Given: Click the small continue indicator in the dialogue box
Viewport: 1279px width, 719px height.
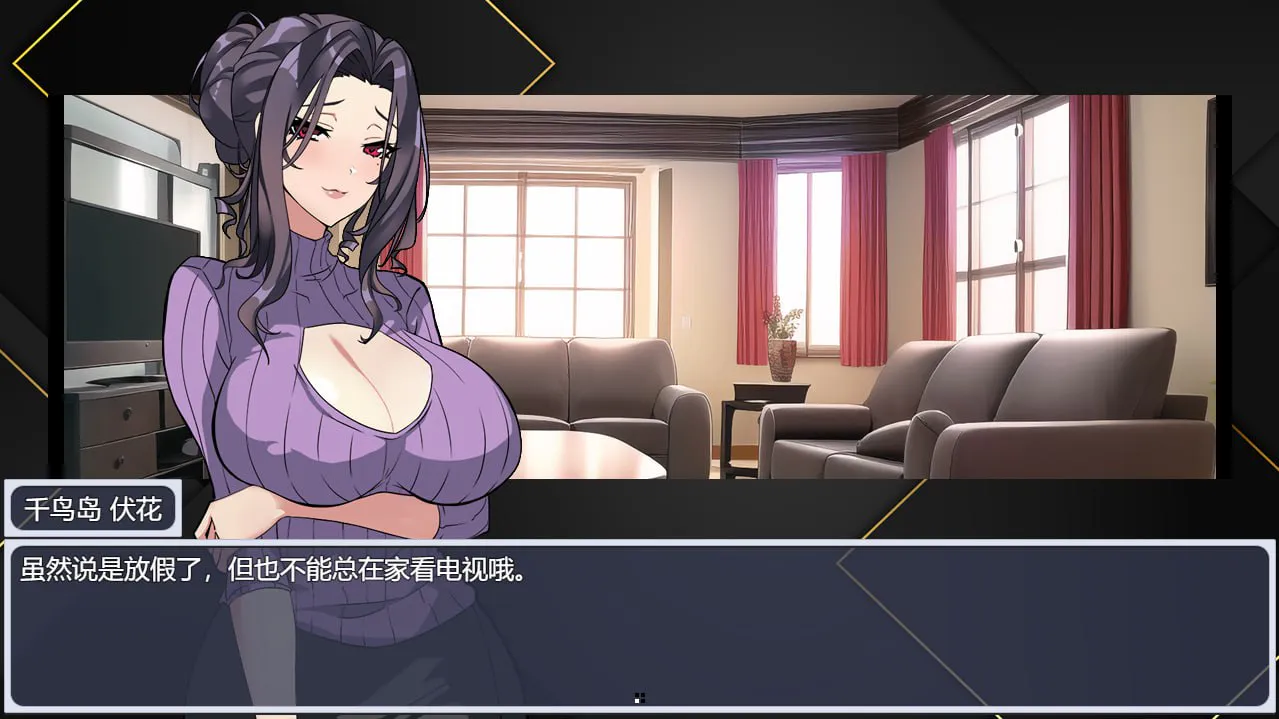Looking at the screenshot, I should point(640,698).
